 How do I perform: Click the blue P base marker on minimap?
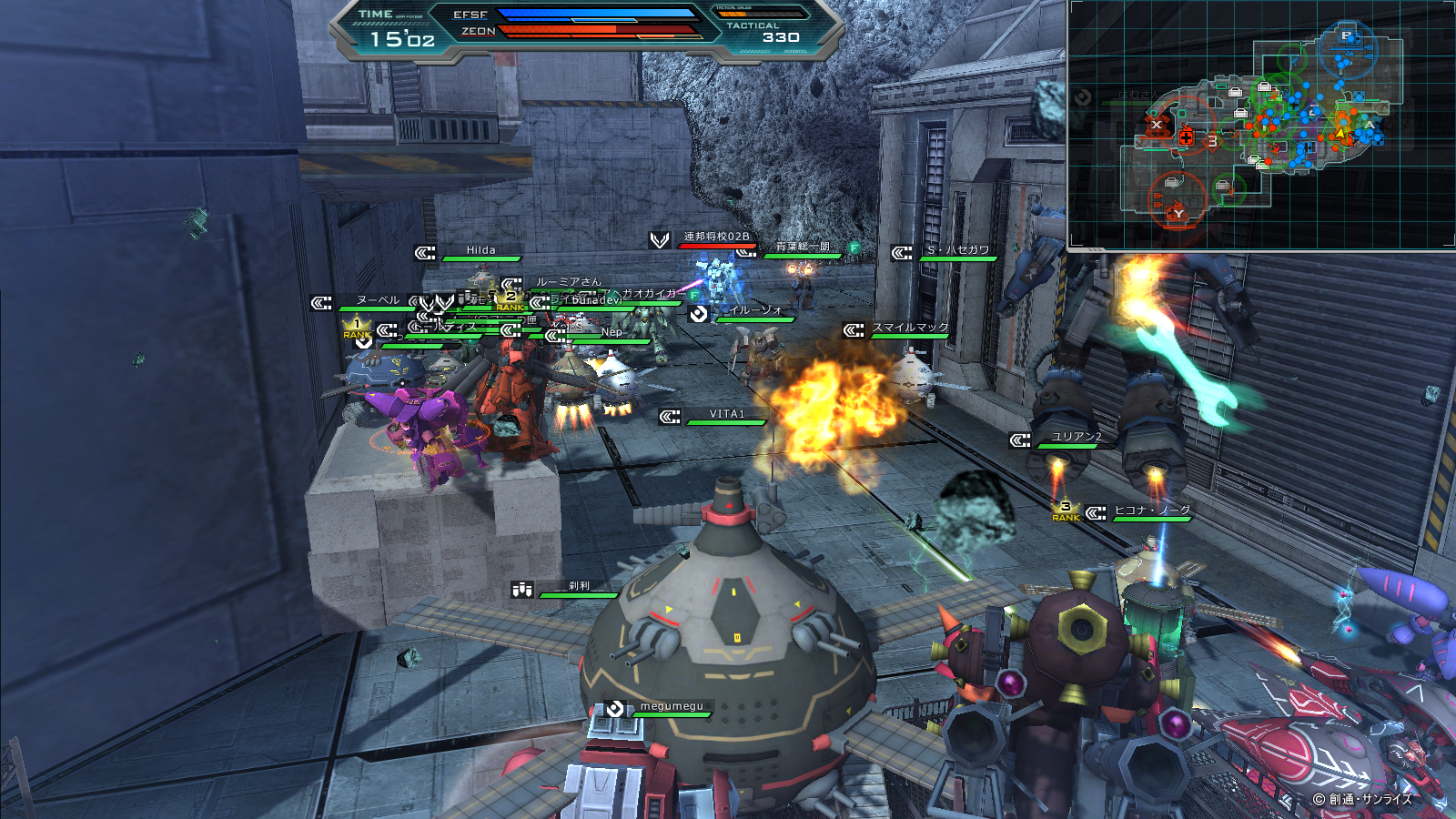click(x=1347, y=36)
